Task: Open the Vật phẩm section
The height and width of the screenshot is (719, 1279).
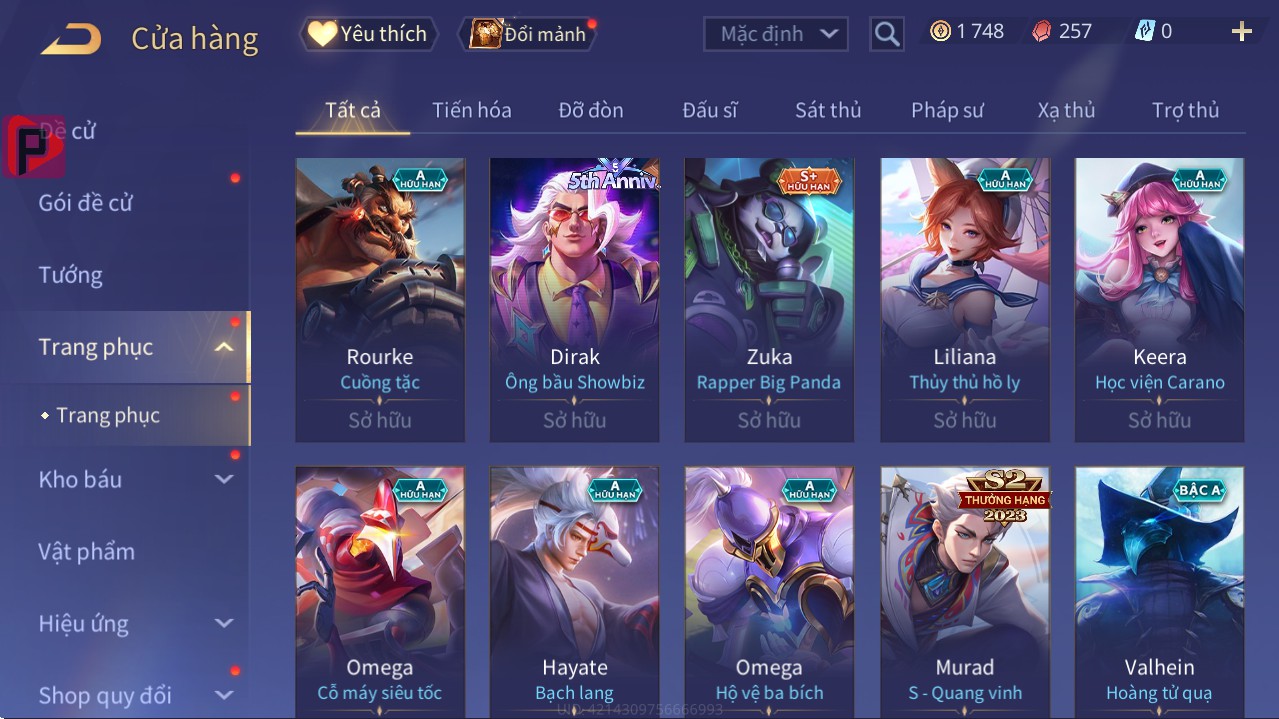Action: pyautogui.click(x=86, y=551)
